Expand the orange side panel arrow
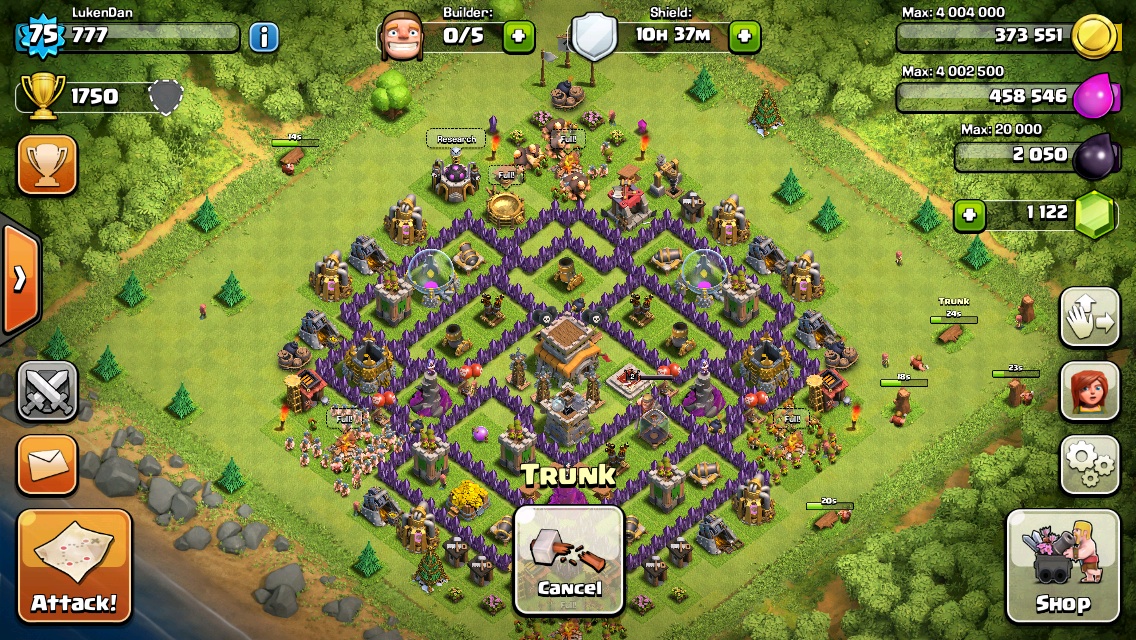Viewport: 1136px width, 640px height. [x=20, y=278]
